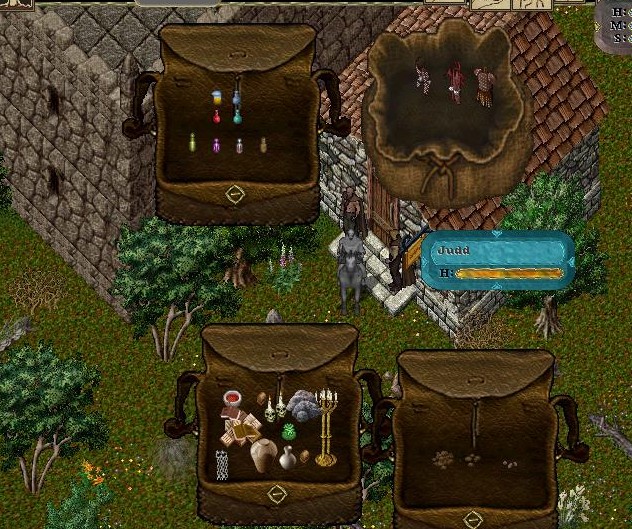Select the stack of open books
The width and height of the screenshot is (632, 529).
point(240,430)
